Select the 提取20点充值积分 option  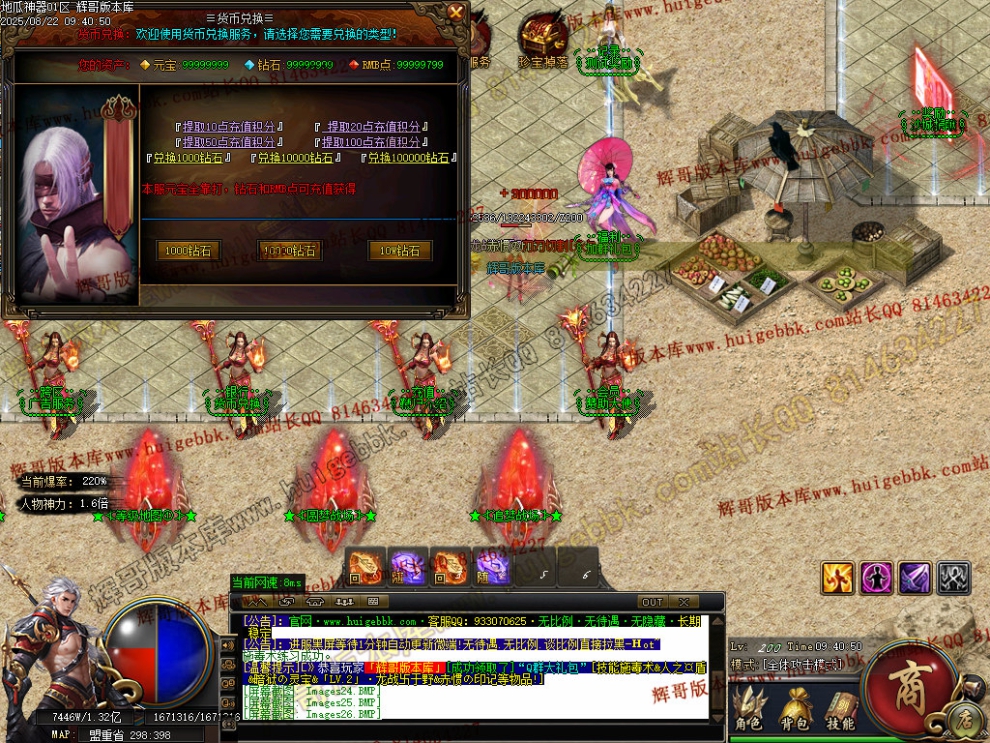tap(371, 127)
